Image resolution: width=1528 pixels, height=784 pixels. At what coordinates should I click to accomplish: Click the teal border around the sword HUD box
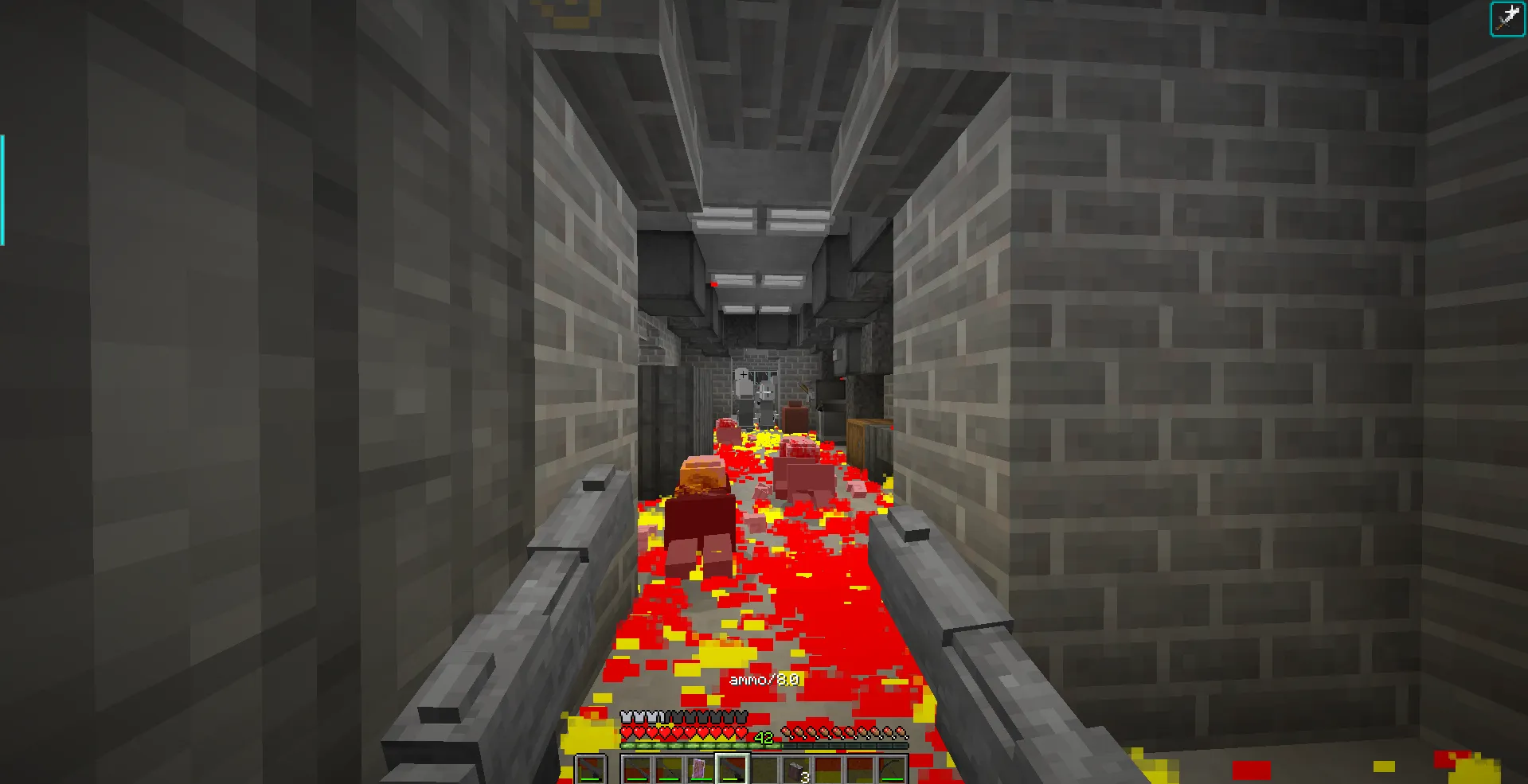[x=1493, y=18]
